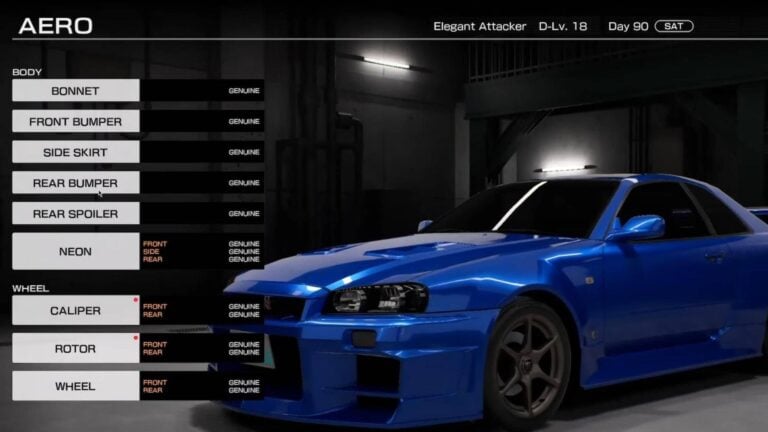Open the Rotor upgrade entry
The height and width of the screenshot is (432, 768).
click(76, 349)
